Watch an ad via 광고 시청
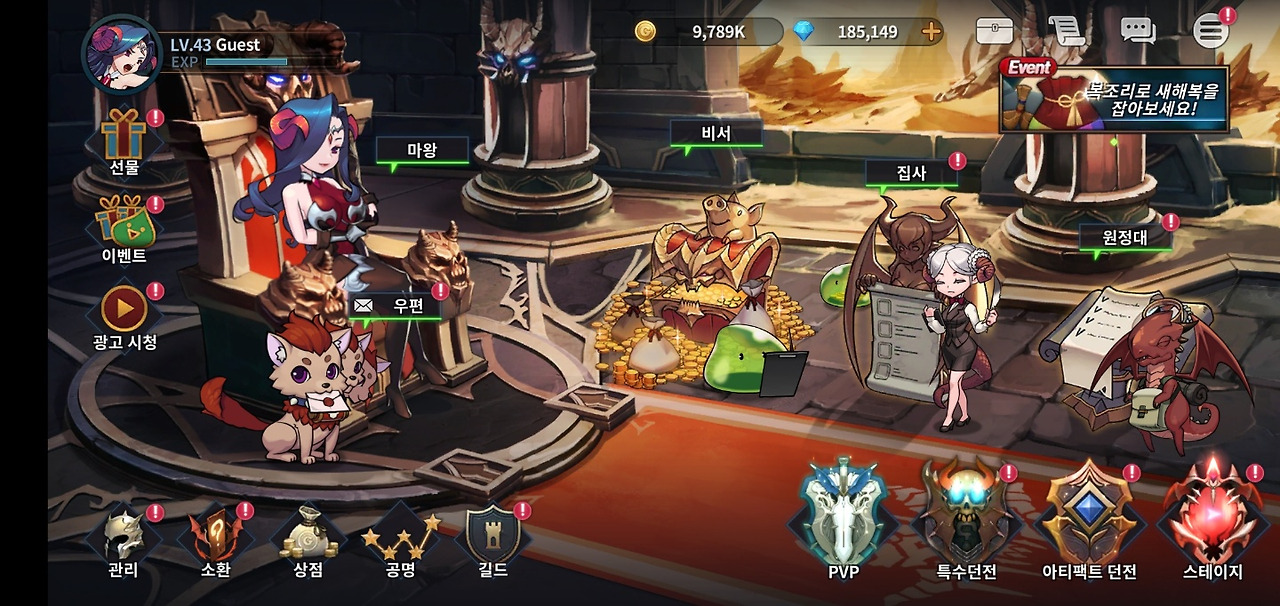 [125, 316]
